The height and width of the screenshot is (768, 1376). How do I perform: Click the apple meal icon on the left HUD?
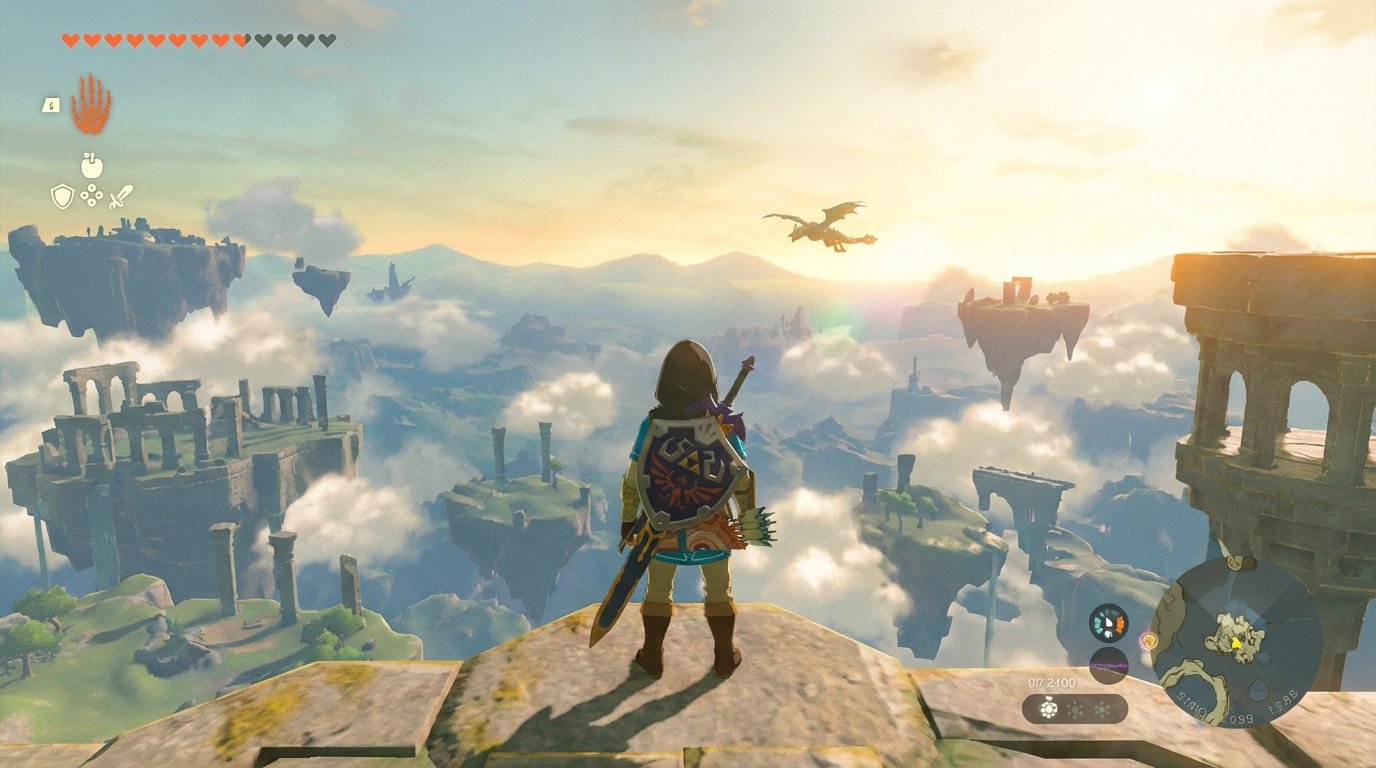92,166
